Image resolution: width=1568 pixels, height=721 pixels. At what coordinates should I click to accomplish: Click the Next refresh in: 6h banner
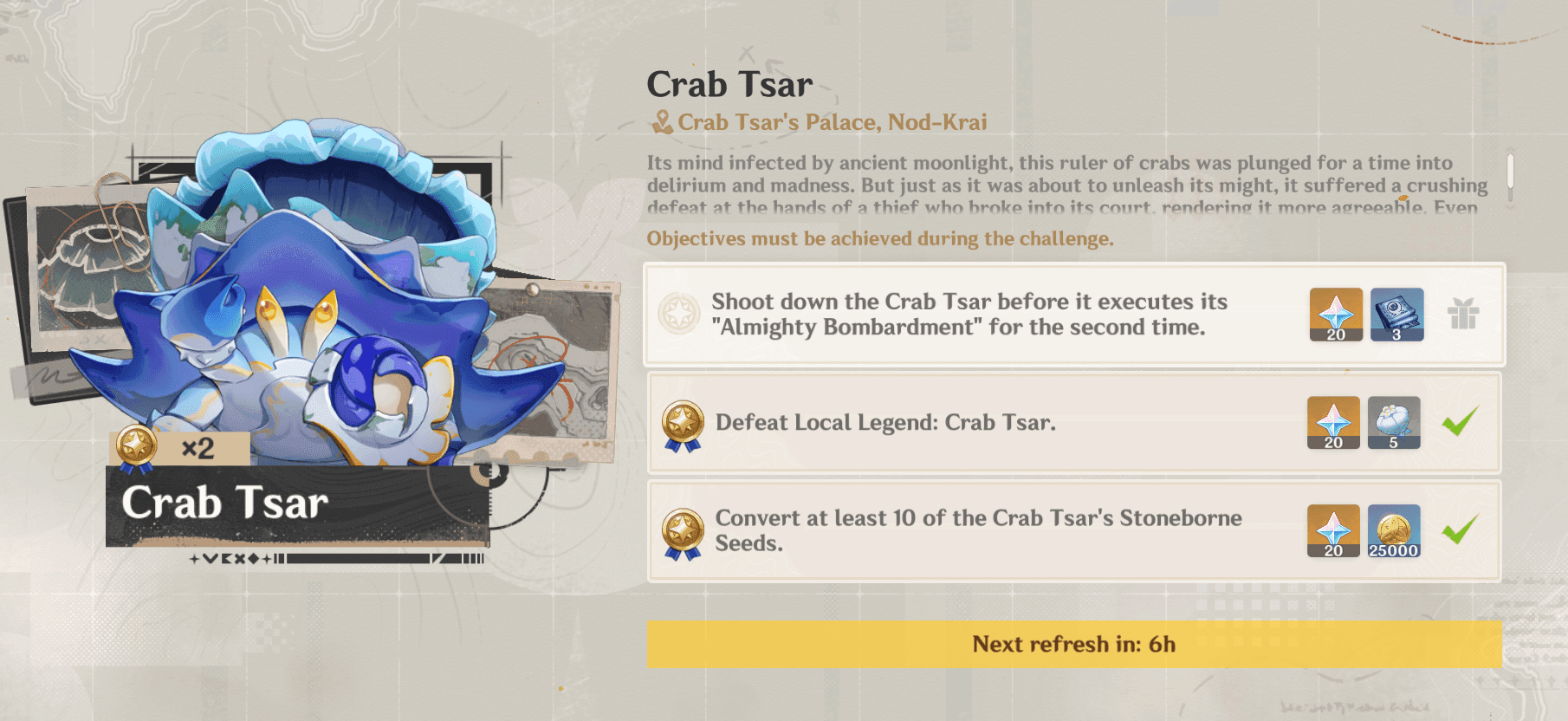tap(1074, 645)
